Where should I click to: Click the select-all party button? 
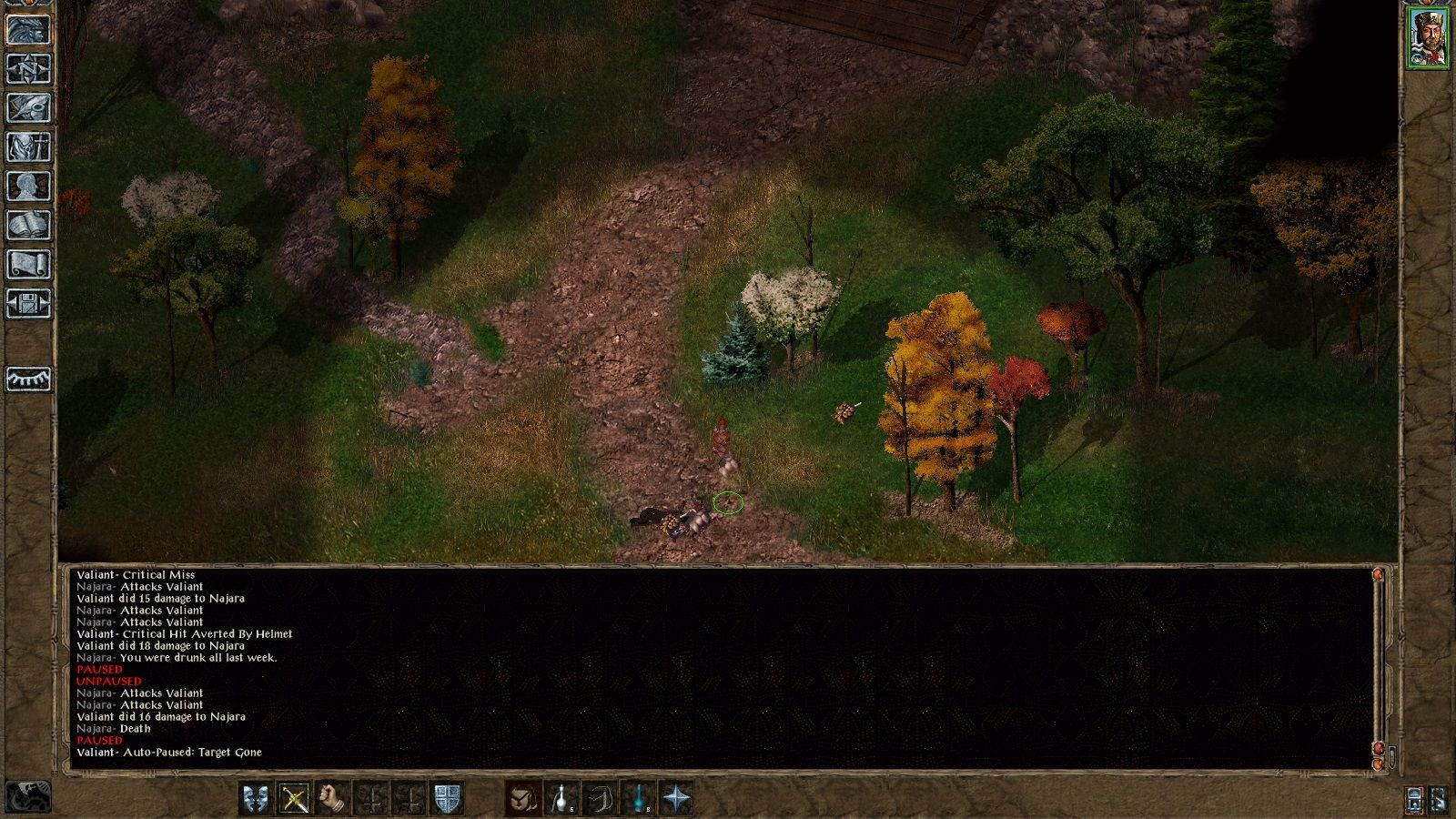[x=1415, y=799]
